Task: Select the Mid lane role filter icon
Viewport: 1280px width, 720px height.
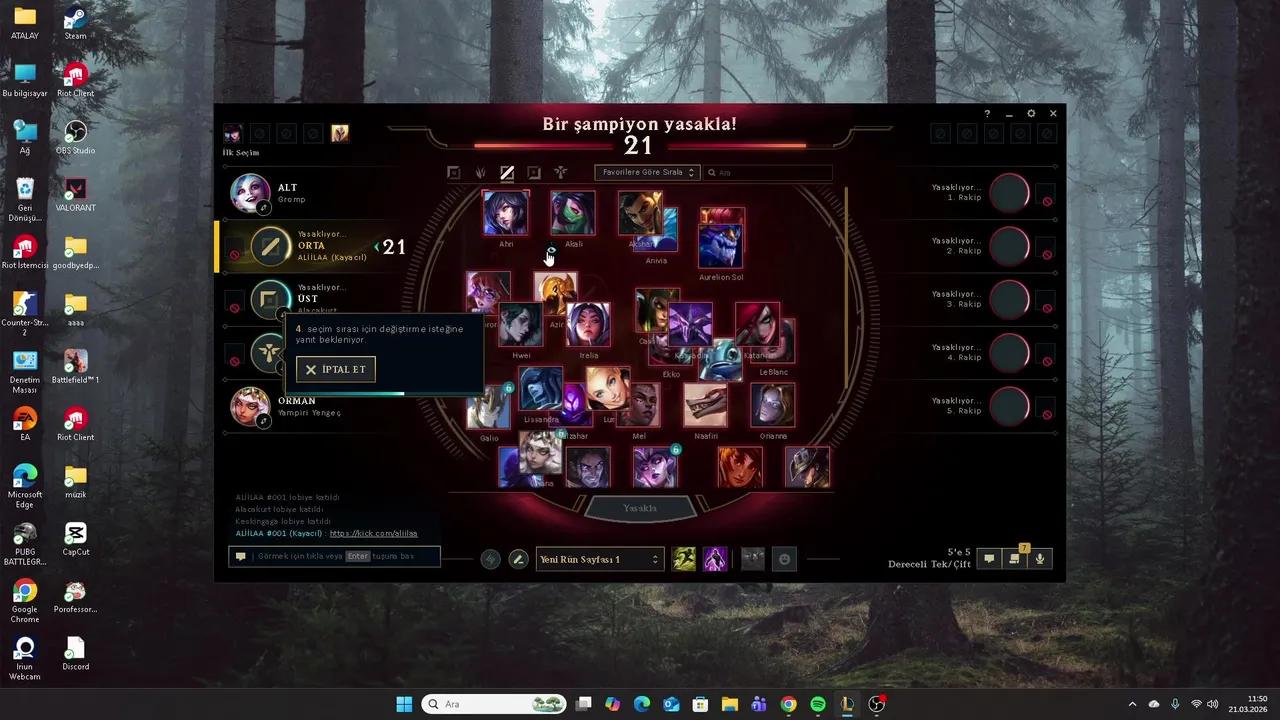Action: point(507,172)
